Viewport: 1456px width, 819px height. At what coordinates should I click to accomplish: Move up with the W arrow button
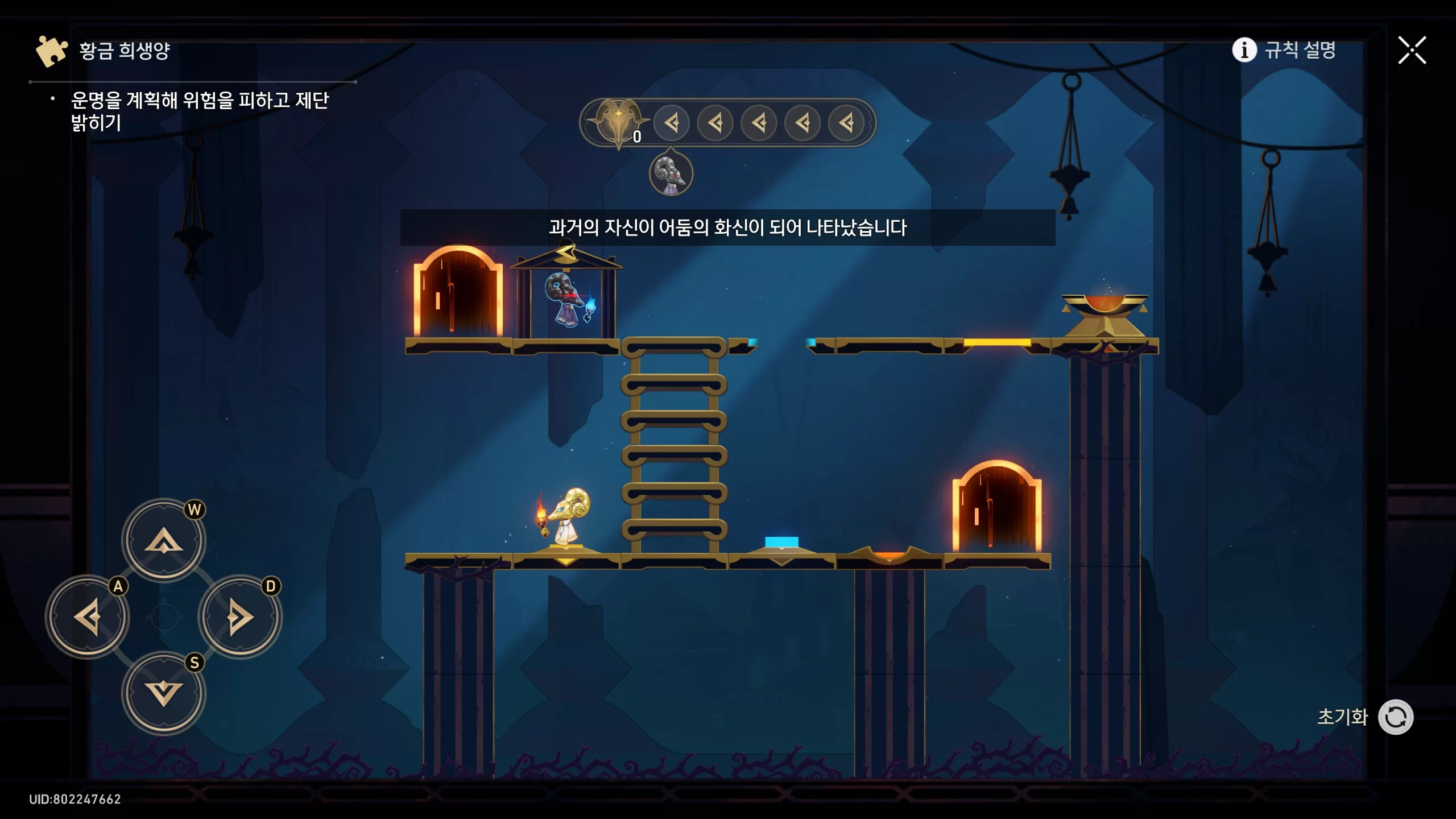click(x=164, y=540)
